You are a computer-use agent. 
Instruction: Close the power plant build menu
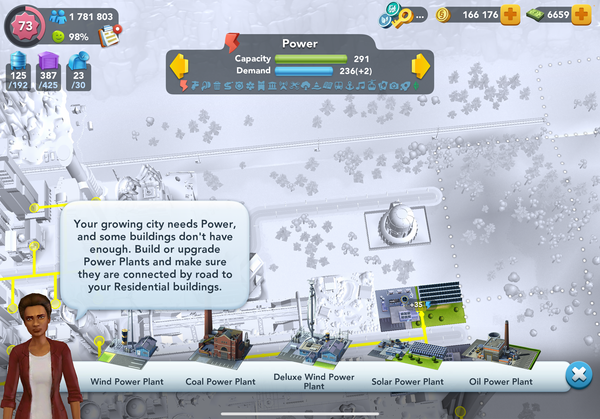(577, 376)
